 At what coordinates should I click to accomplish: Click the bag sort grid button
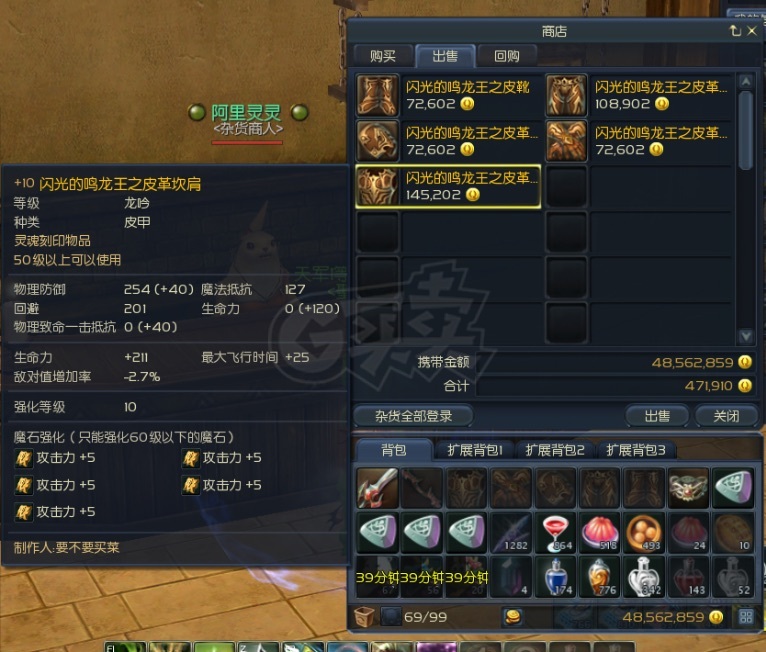coord(746,617)
